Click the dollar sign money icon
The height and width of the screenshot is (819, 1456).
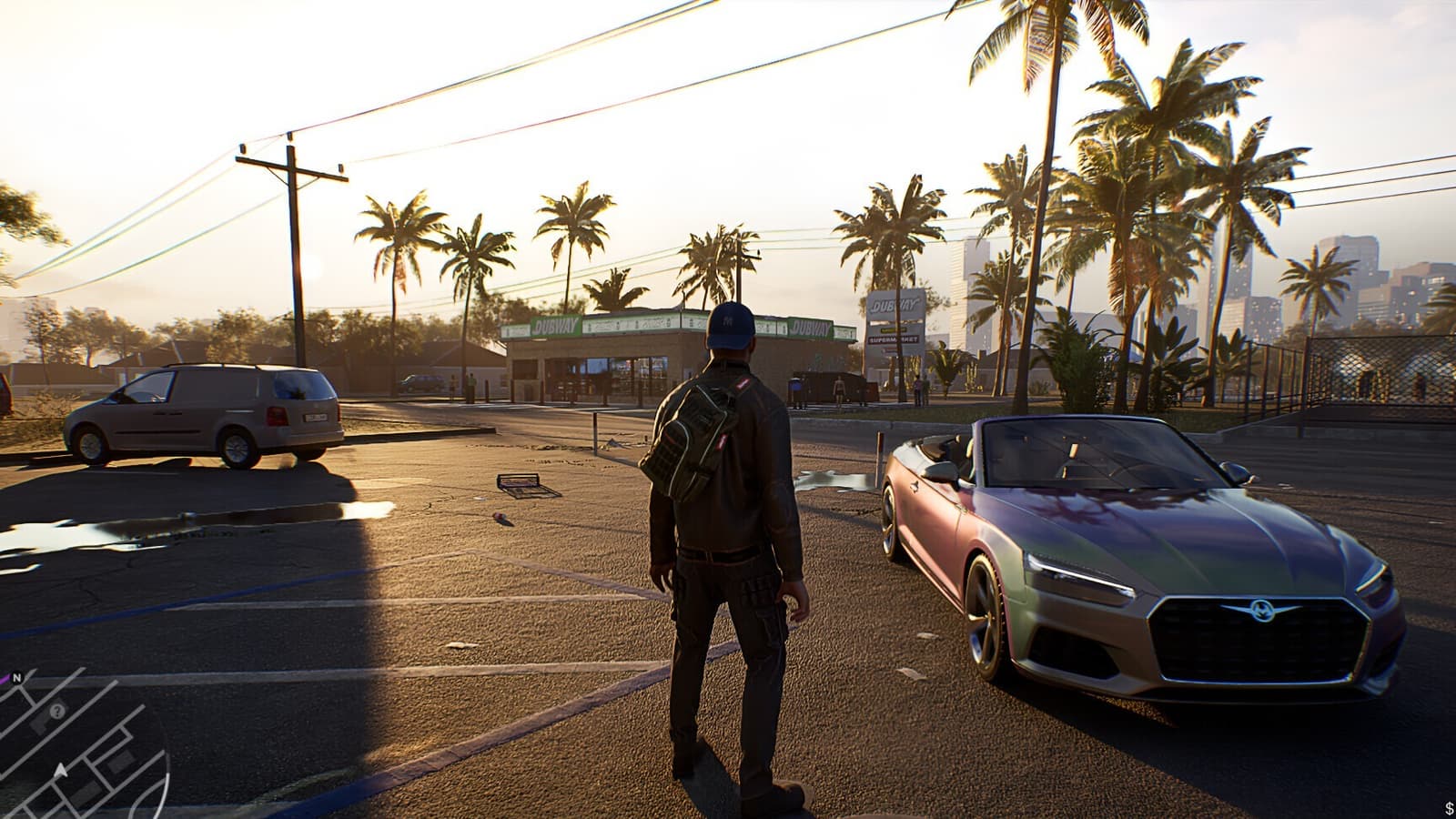(x=1448, y=809)
